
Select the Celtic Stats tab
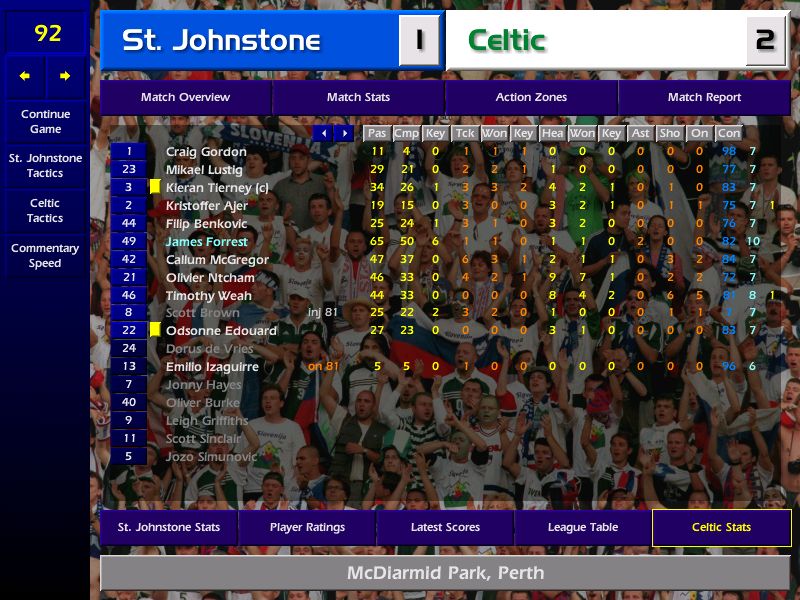point(721,528)
